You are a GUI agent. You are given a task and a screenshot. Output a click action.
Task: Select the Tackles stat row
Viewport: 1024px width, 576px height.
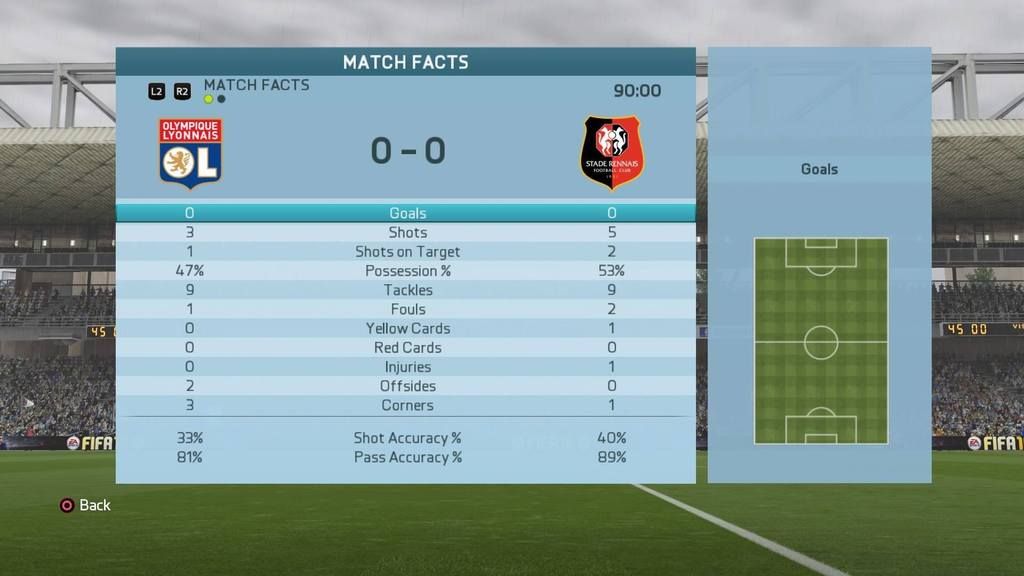pyautogui.click(x=407, y=290)
